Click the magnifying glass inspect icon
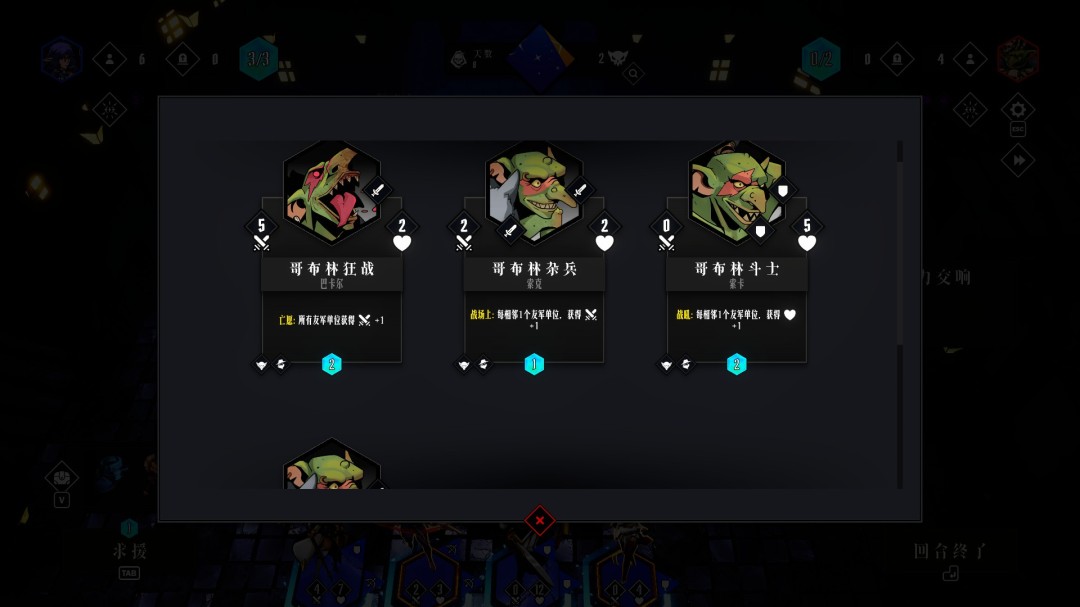The width and height of the screenshot is (1080, 607). pos(633,72)
